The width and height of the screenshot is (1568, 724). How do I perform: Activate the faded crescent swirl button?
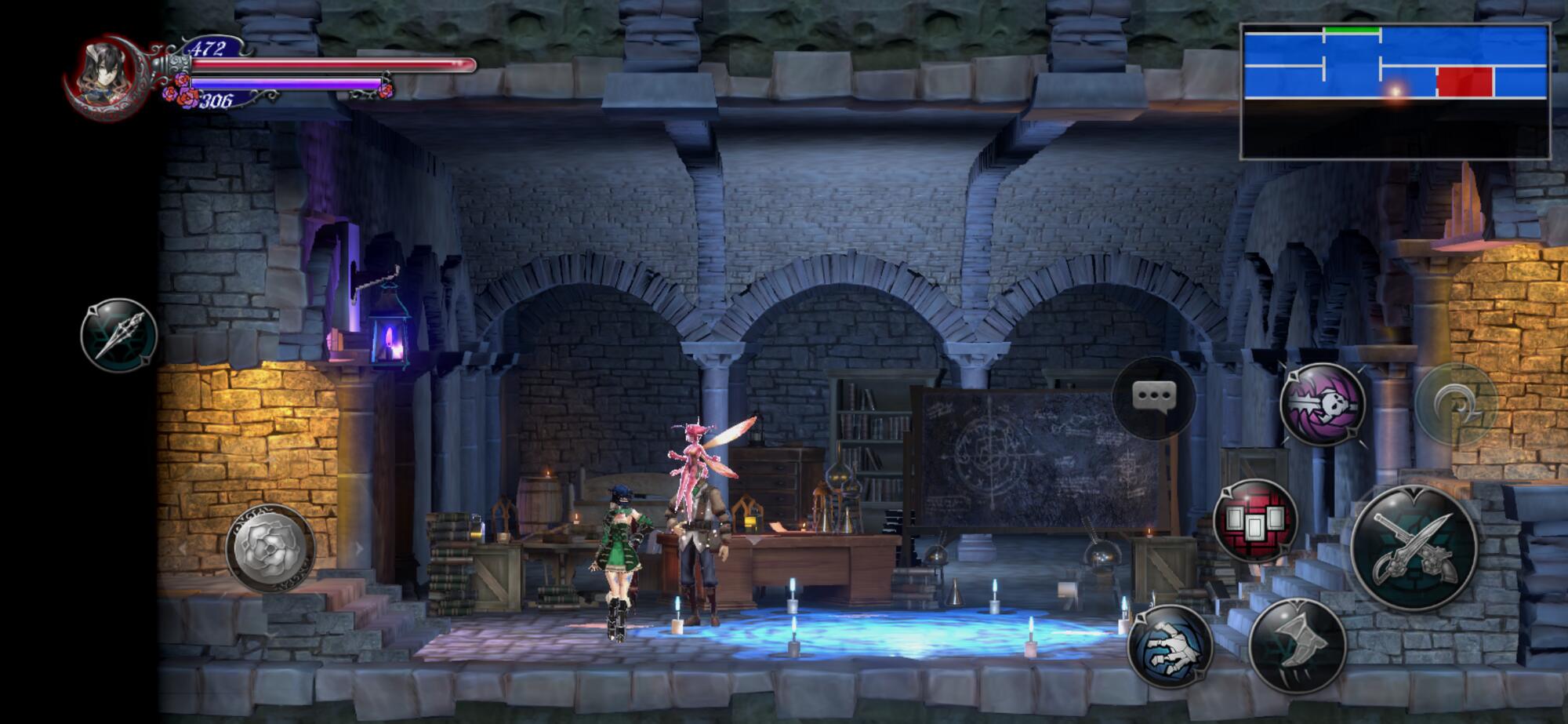(x=1456, y=404)
